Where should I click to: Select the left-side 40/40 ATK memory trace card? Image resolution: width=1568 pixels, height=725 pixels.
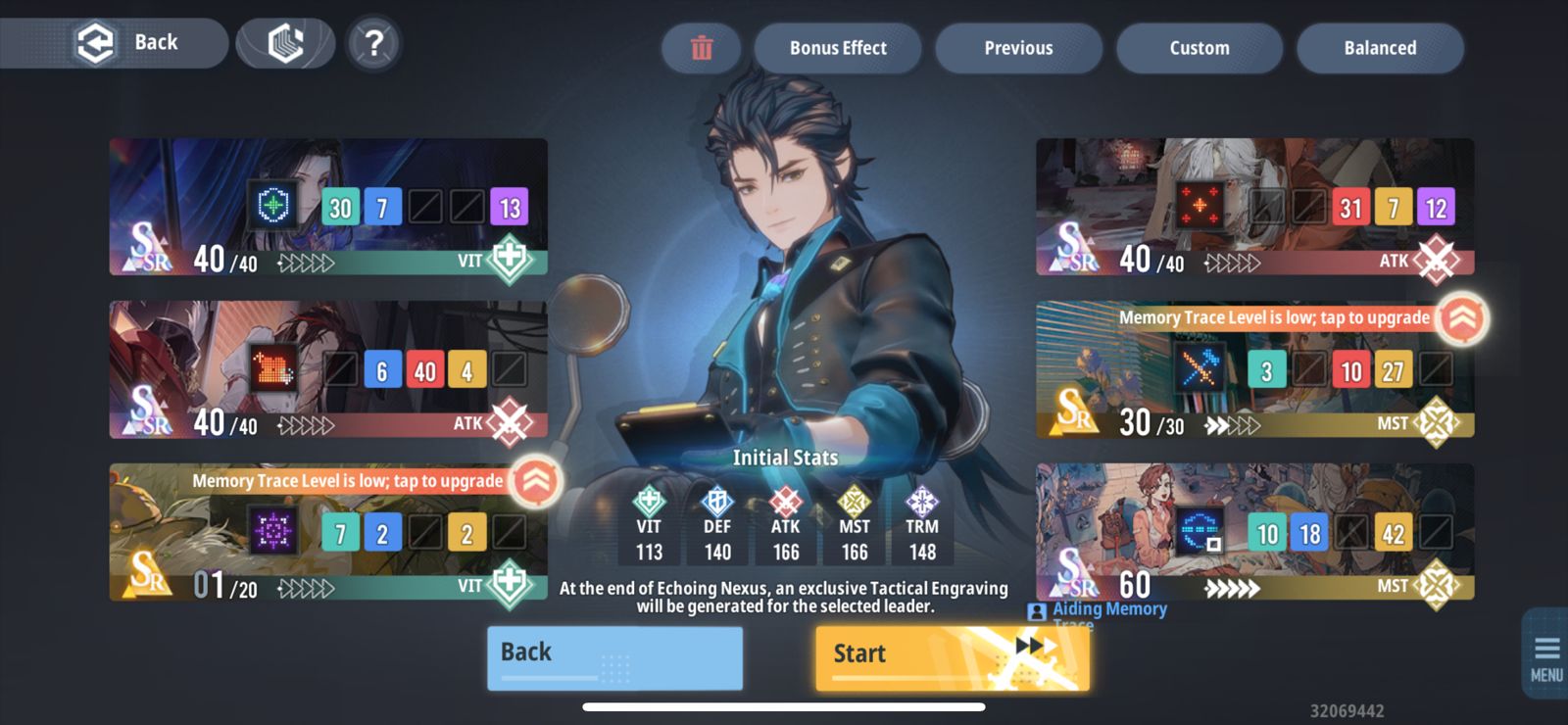(x=328, y=369)
